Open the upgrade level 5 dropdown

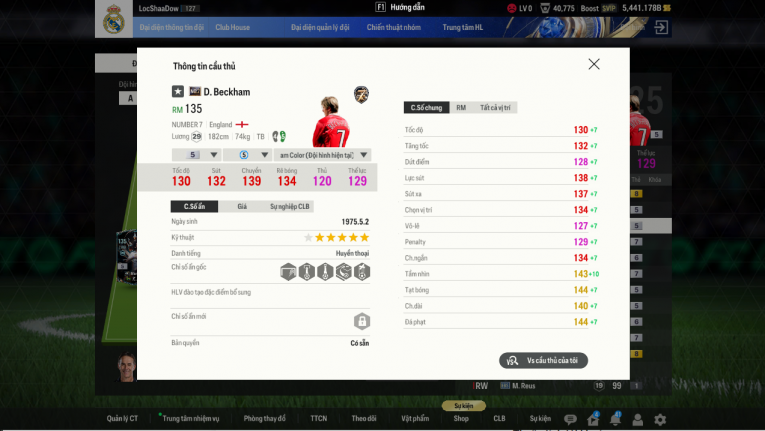coord(195,155)
